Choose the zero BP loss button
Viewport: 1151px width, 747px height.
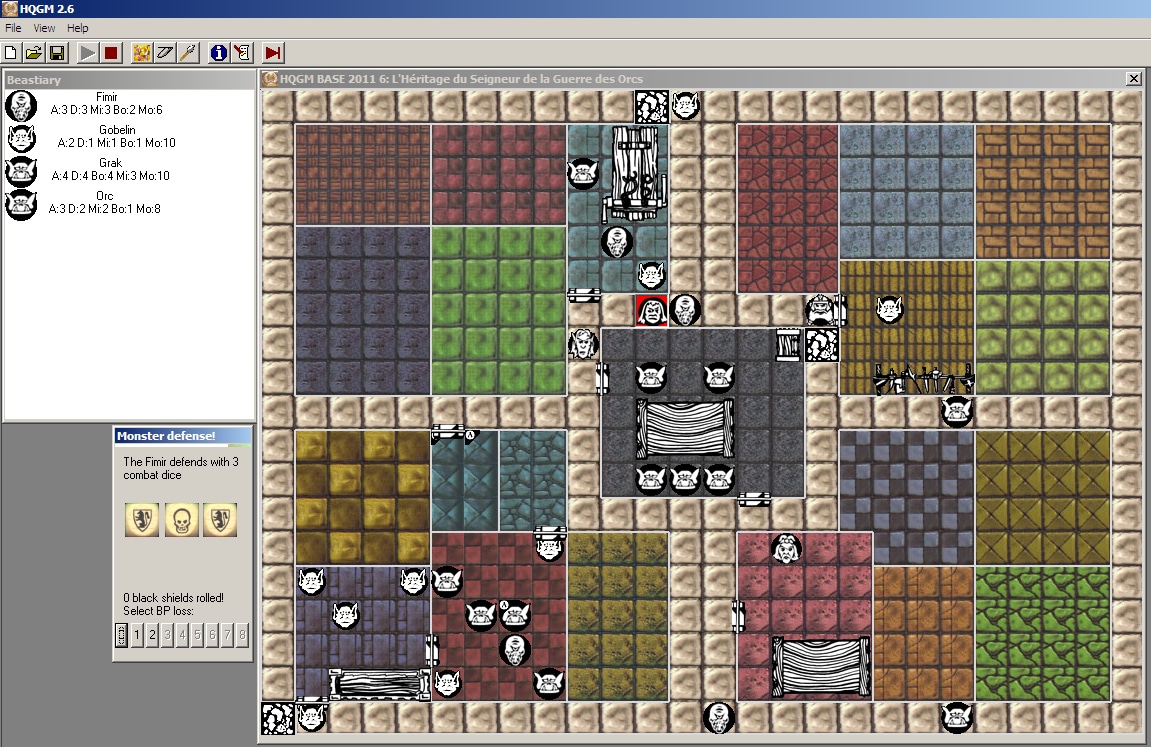122,634
